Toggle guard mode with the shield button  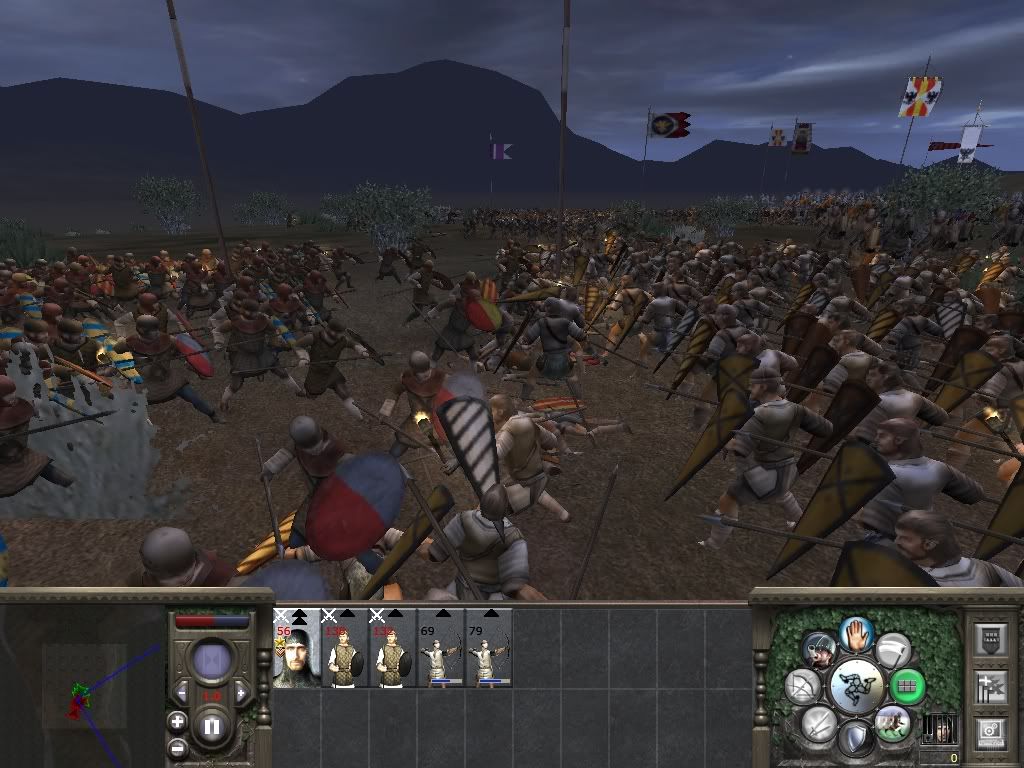[x=856, y=739]
